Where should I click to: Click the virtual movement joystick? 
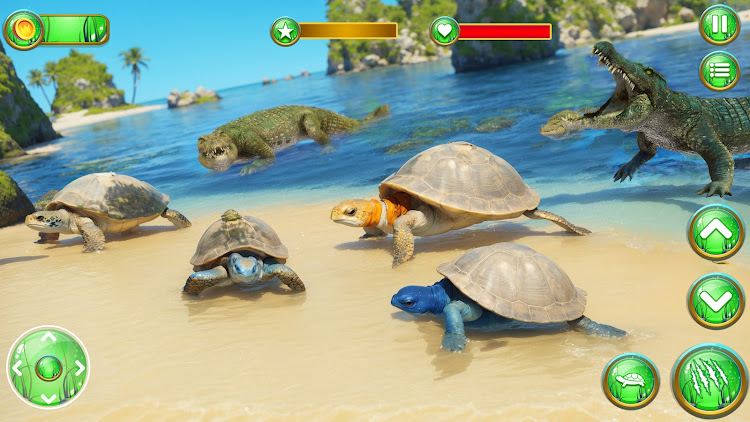[x=47, y=368]
